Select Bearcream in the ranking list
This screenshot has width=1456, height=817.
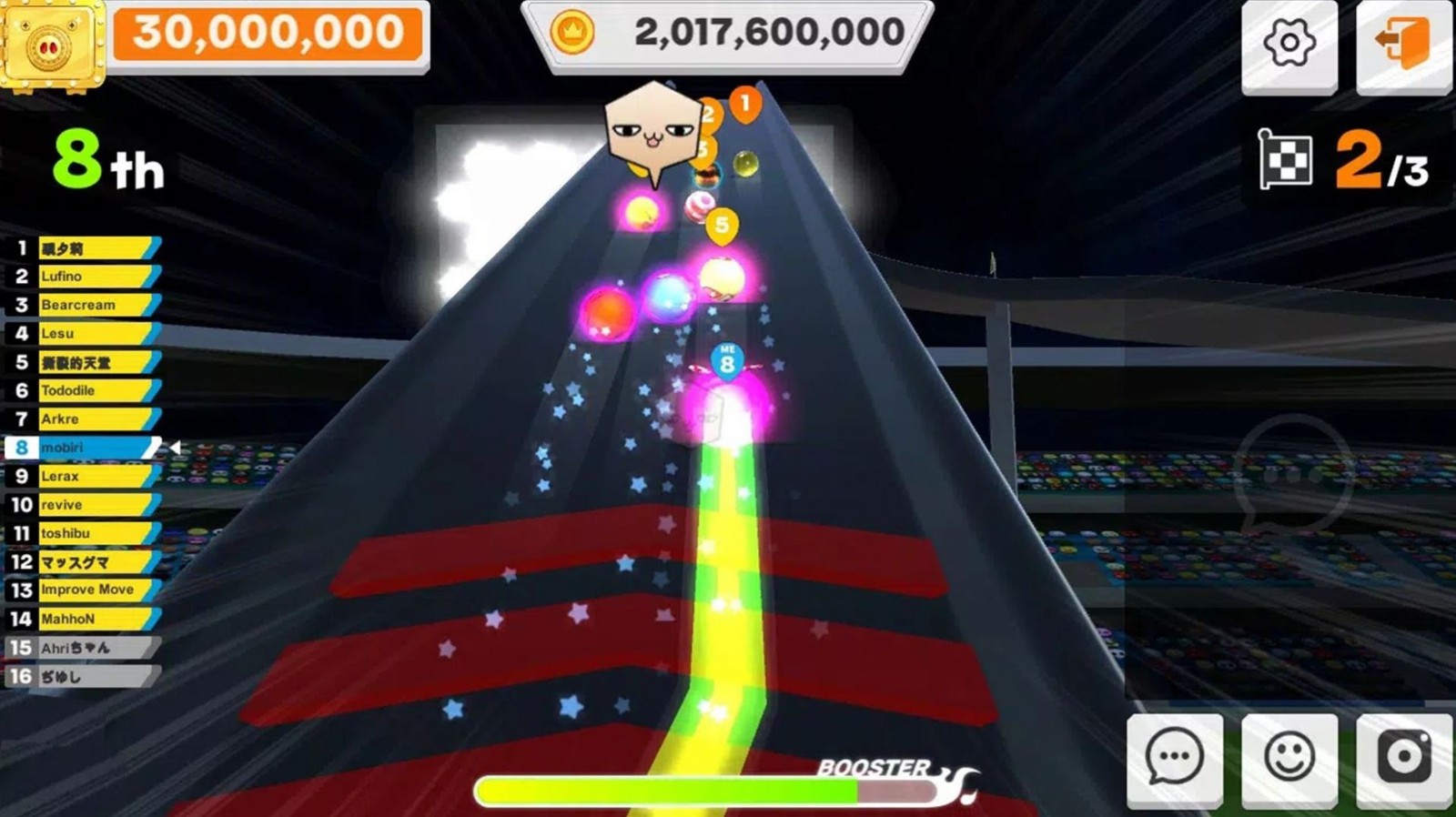pyautogui.click(x=91, y=305)
